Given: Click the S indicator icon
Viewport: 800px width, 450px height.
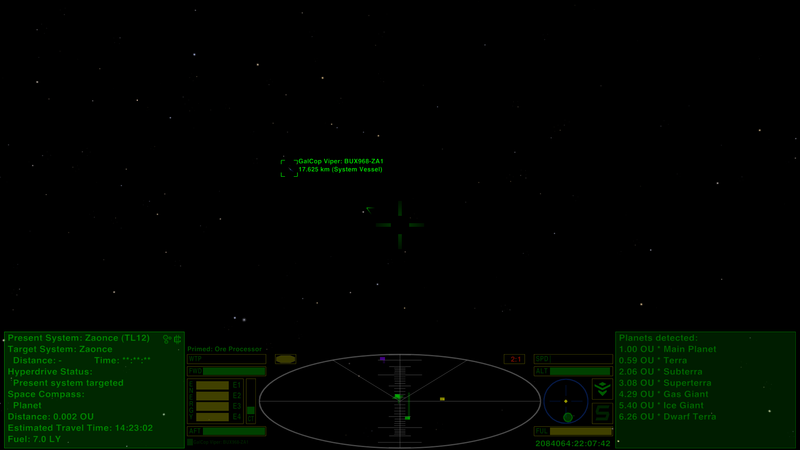Looking at the screenshot, I should (x=602, y=413).
